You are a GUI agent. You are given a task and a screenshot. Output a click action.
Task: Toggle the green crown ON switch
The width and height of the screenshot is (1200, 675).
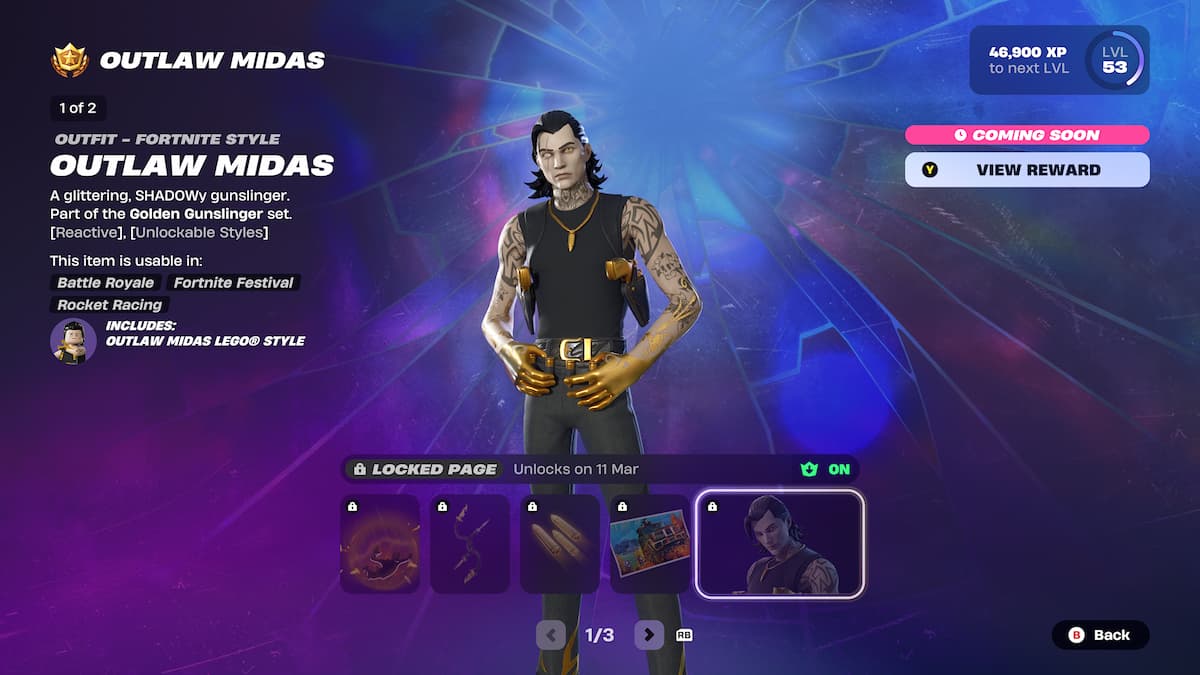[827, 469]
